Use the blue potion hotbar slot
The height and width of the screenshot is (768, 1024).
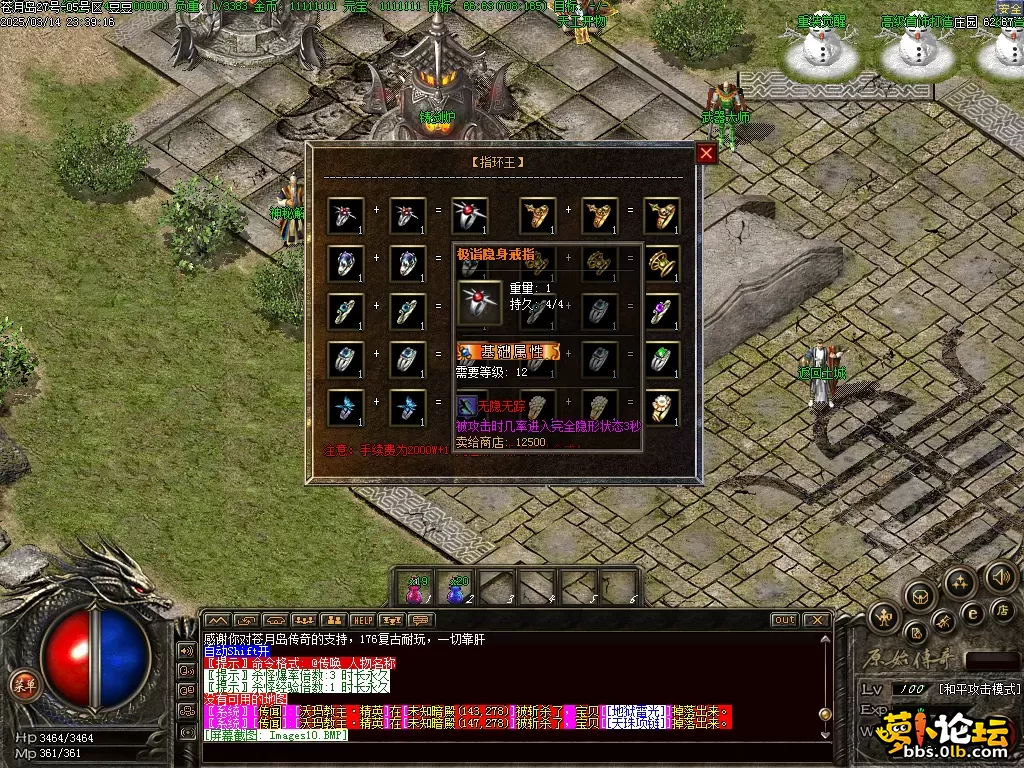click(458, 589)
